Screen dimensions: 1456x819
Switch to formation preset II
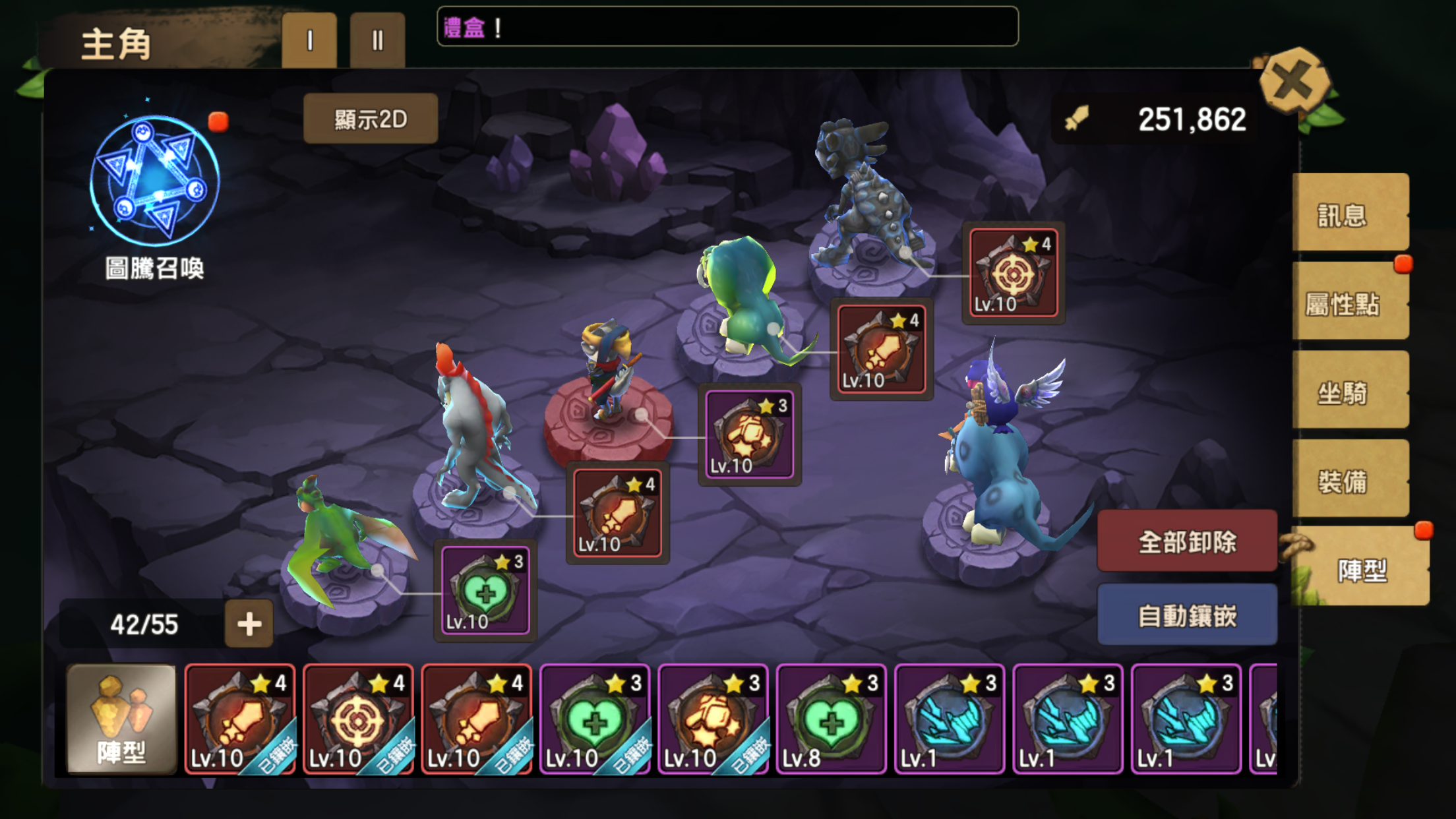click(377, 41)
